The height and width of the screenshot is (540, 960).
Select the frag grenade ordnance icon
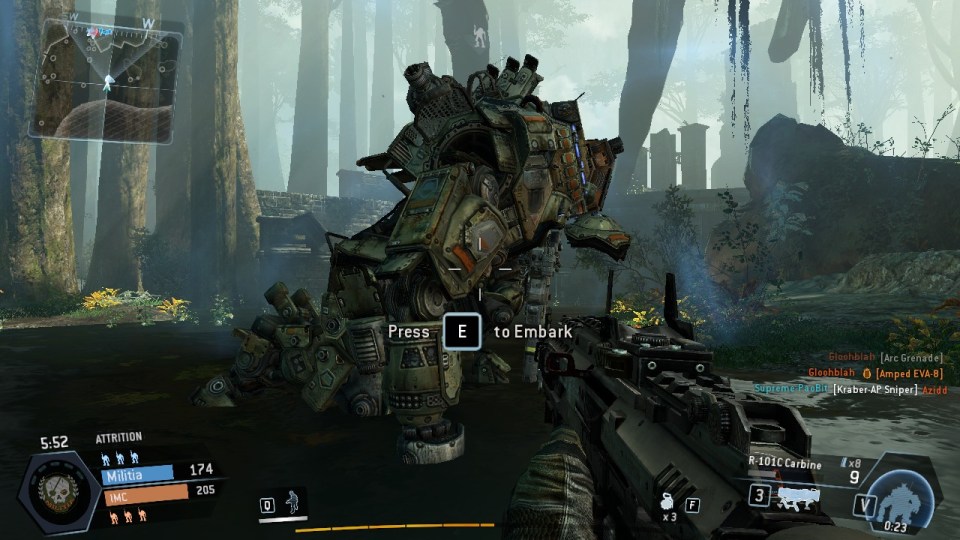[666, 502]
